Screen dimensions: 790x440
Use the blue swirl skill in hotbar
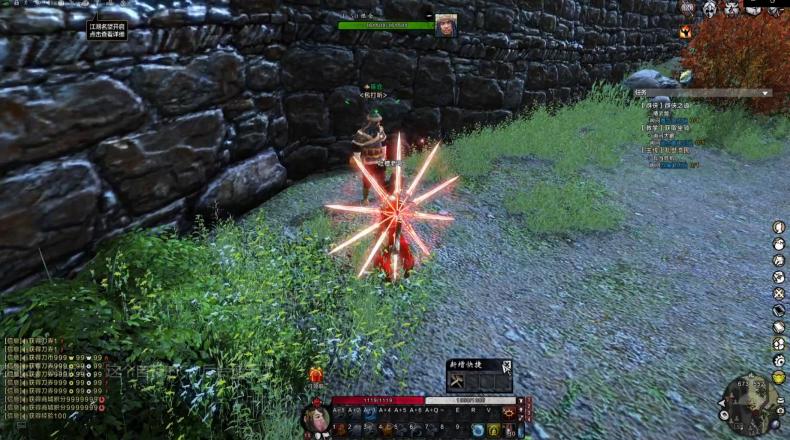478,429
